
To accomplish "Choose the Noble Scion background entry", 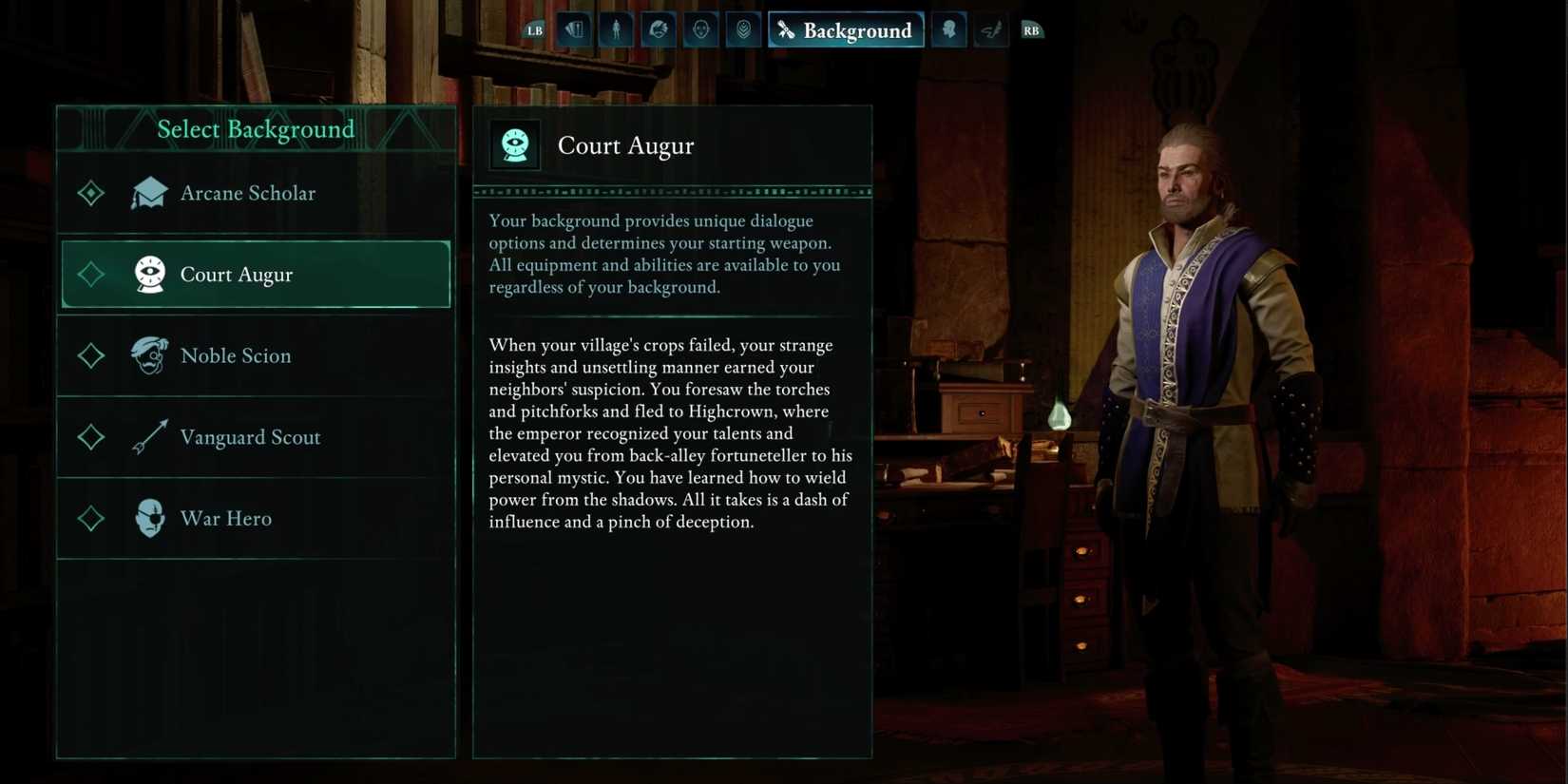I will coord(255,355).
